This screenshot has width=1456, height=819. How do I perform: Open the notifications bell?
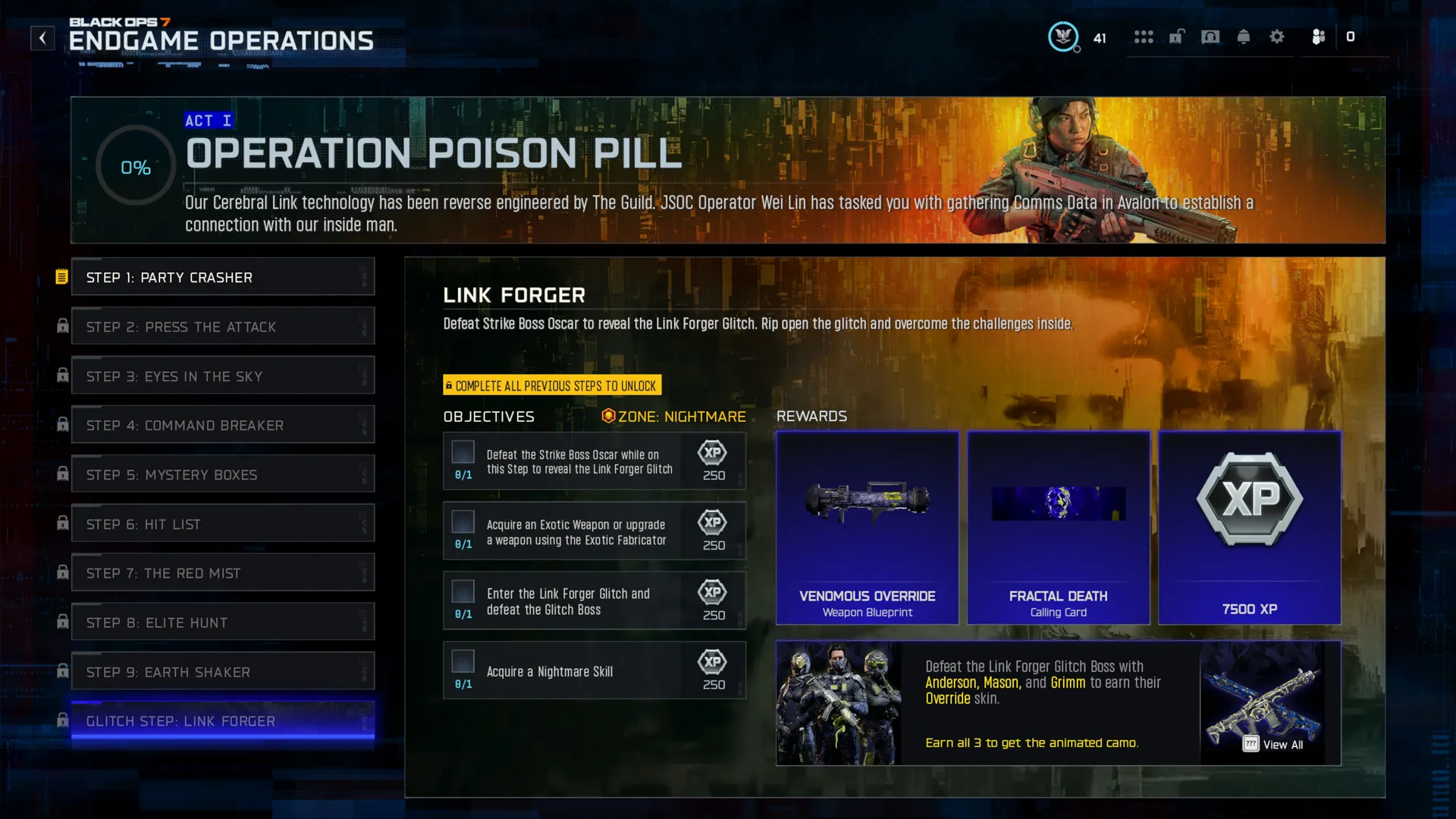[1244, 36]
